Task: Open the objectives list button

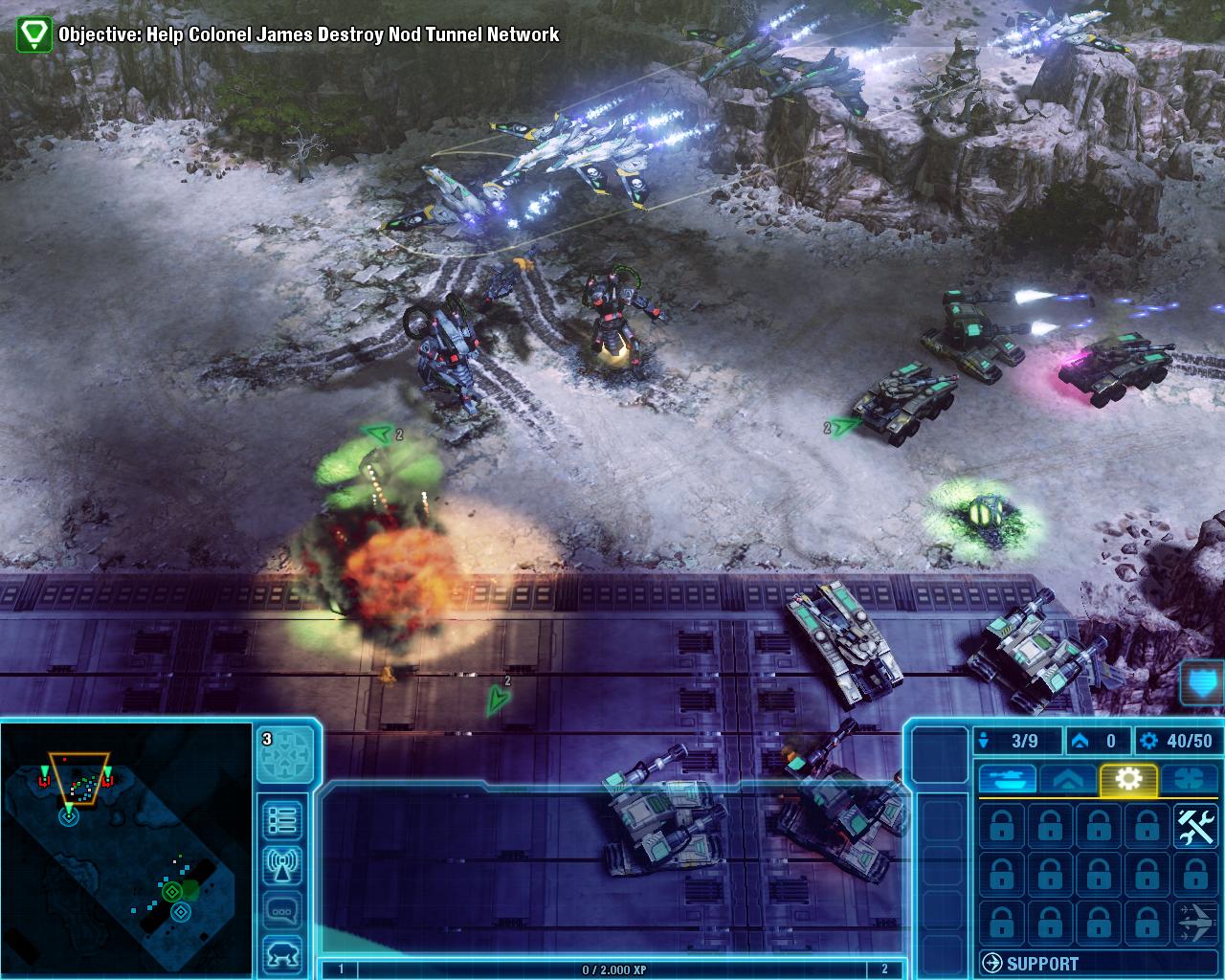Action: [283, 820]
